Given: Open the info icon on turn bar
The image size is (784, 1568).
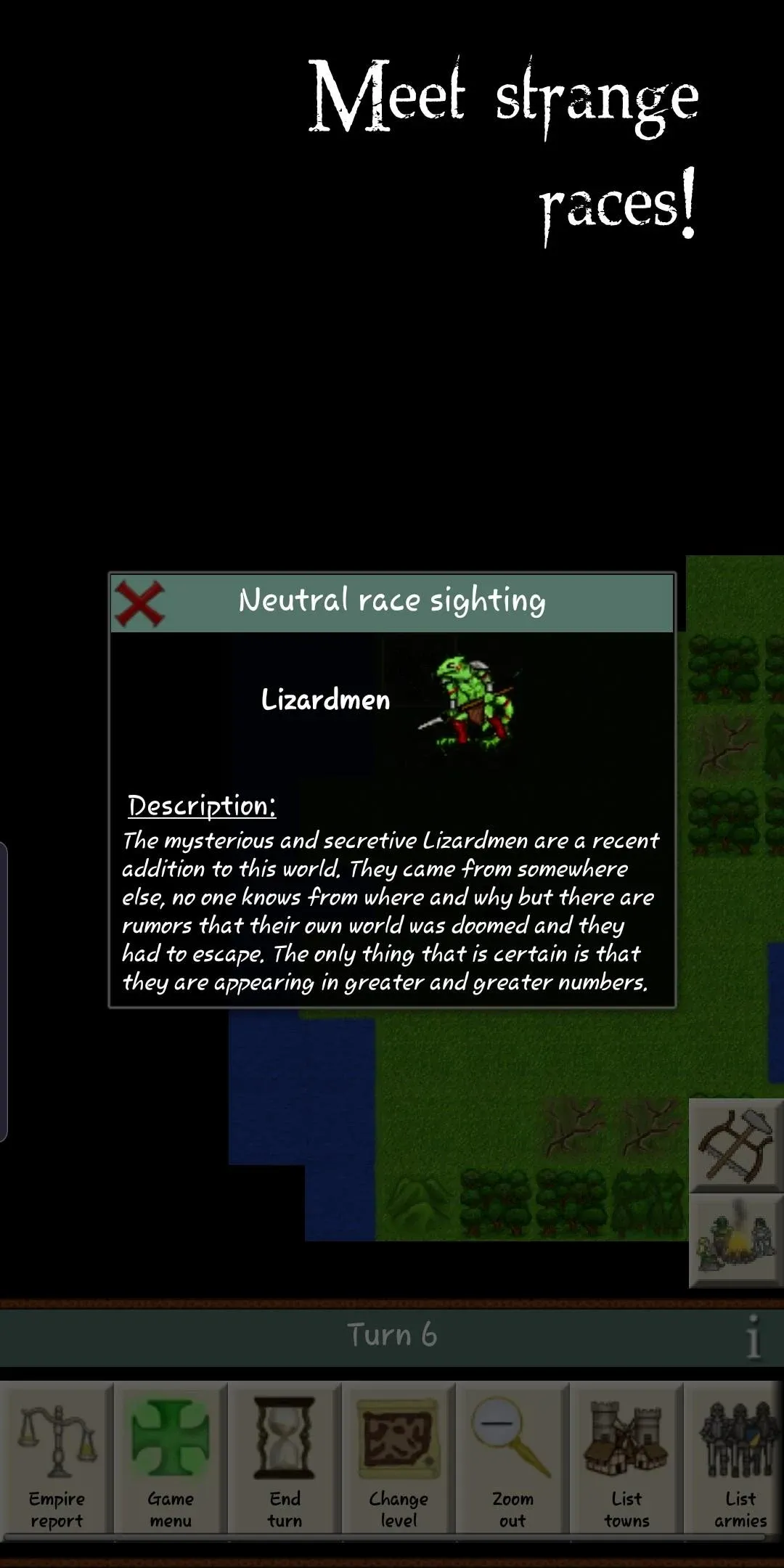Looking at the screenshot, I should 754,1336.
